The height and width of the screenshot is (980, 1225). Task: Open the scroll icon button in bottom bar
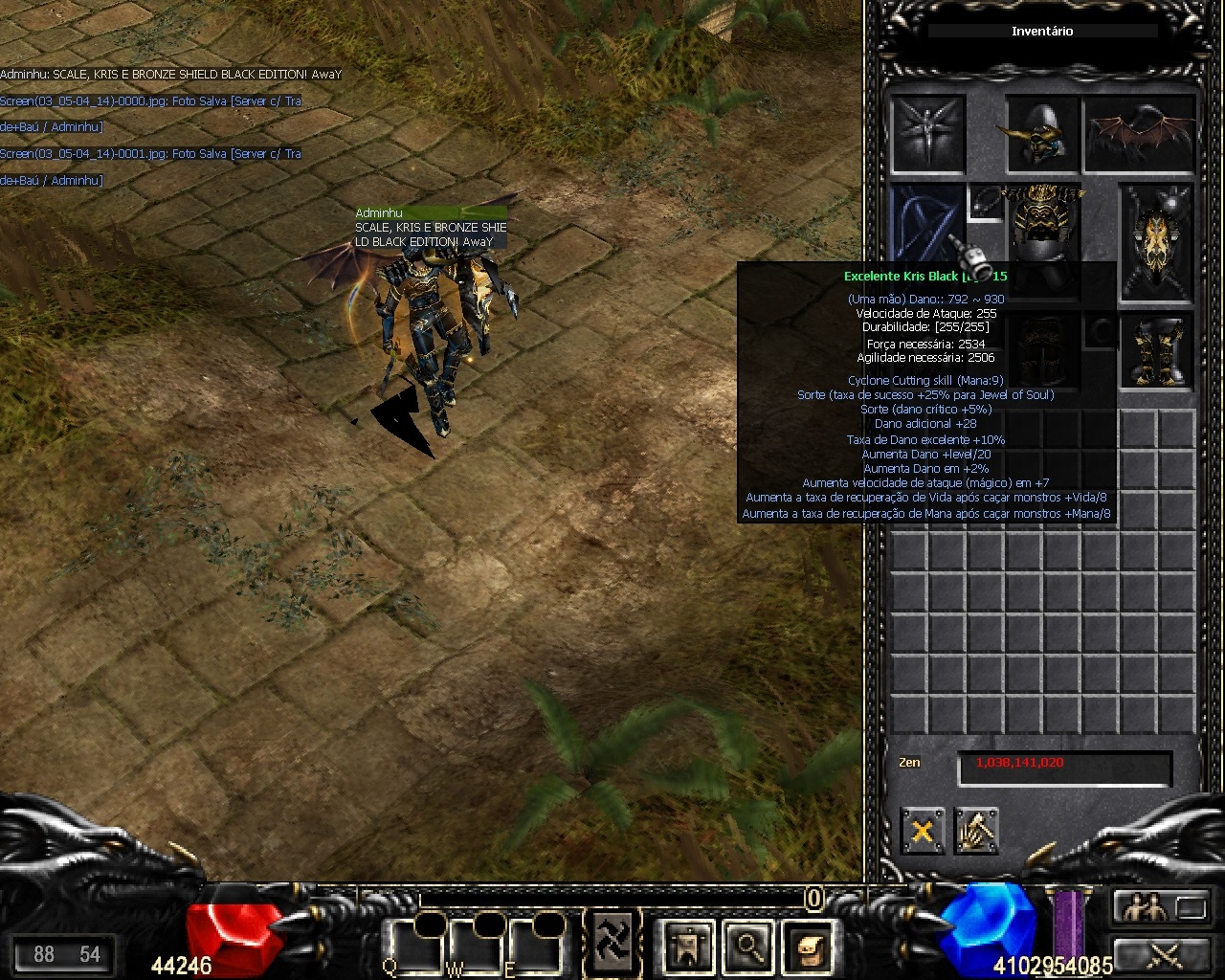(809, 947)
